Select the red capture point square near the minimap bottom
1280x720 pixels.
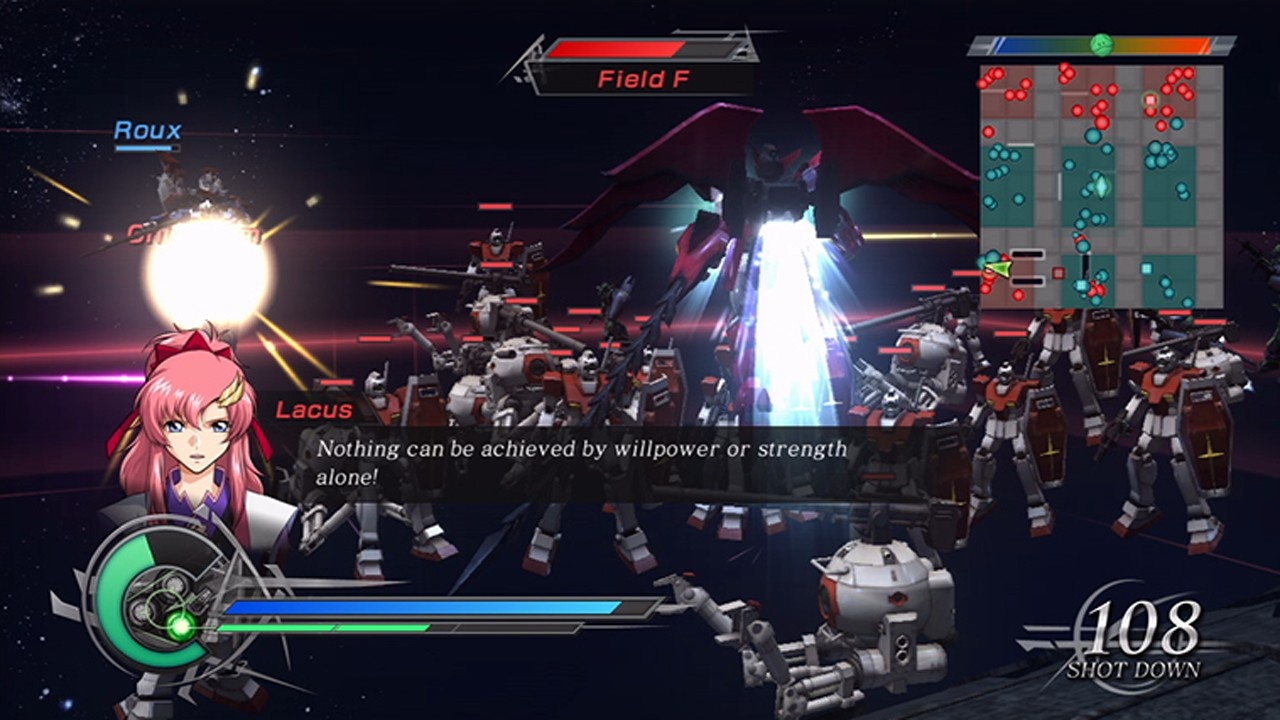pos(1058,271)
